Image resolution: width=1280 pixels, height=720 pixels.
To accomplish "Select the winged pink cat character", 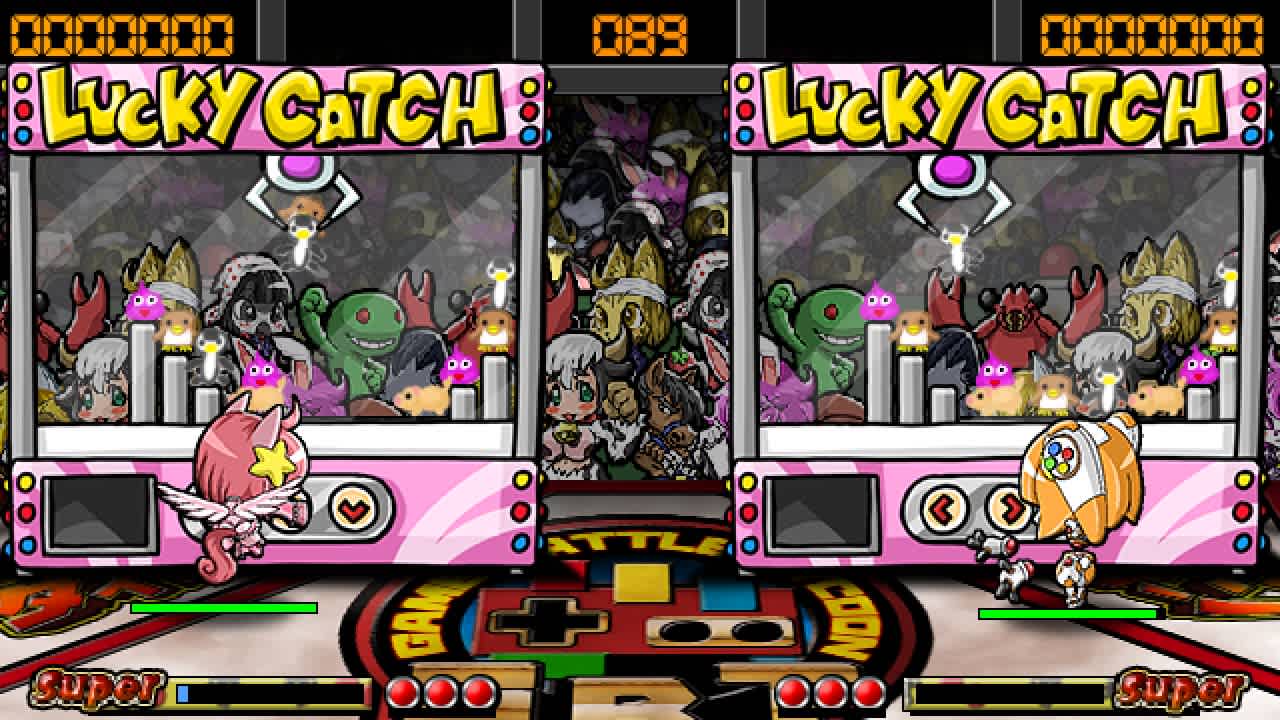I will pyautogui.click(x=250, y=480).
